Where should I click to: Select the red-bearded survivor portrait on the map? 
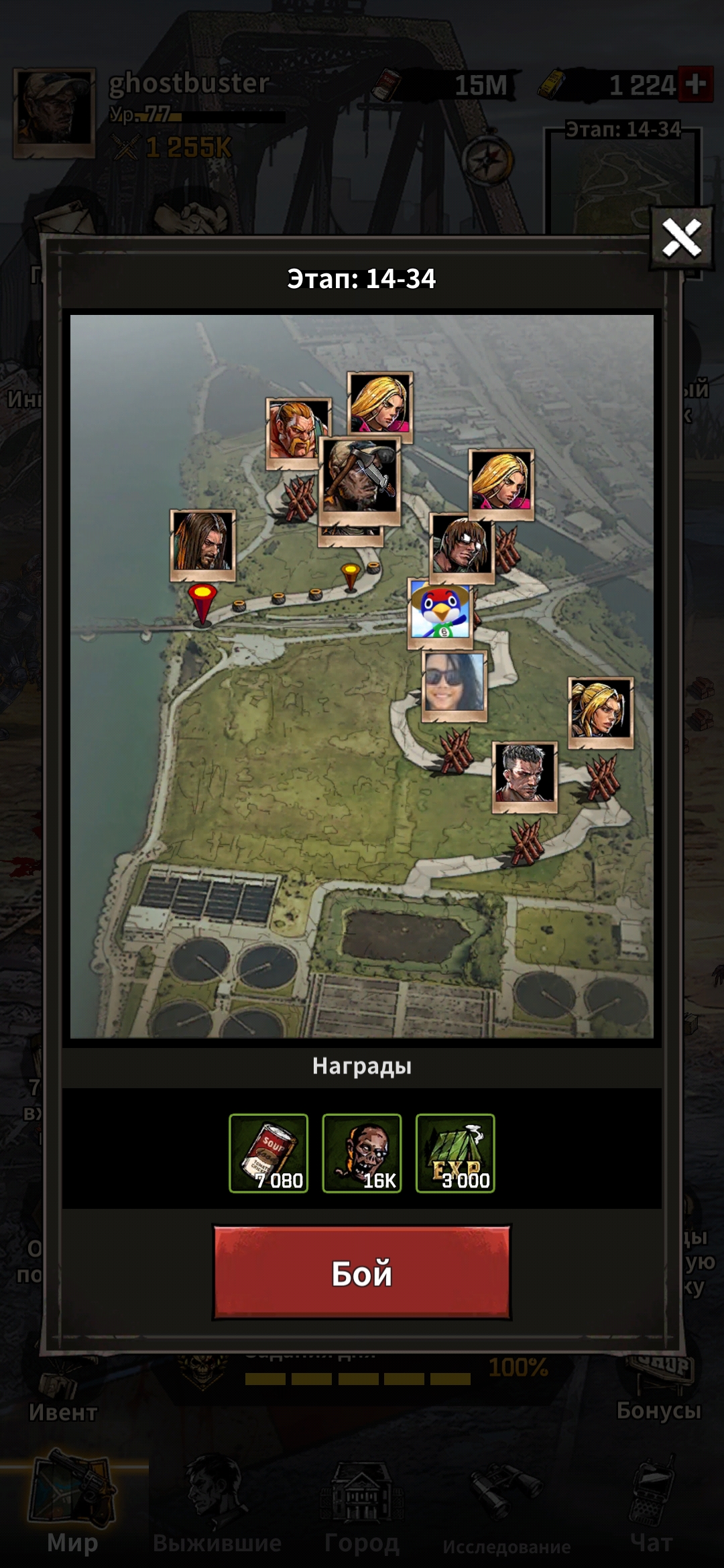pos(298,433)
